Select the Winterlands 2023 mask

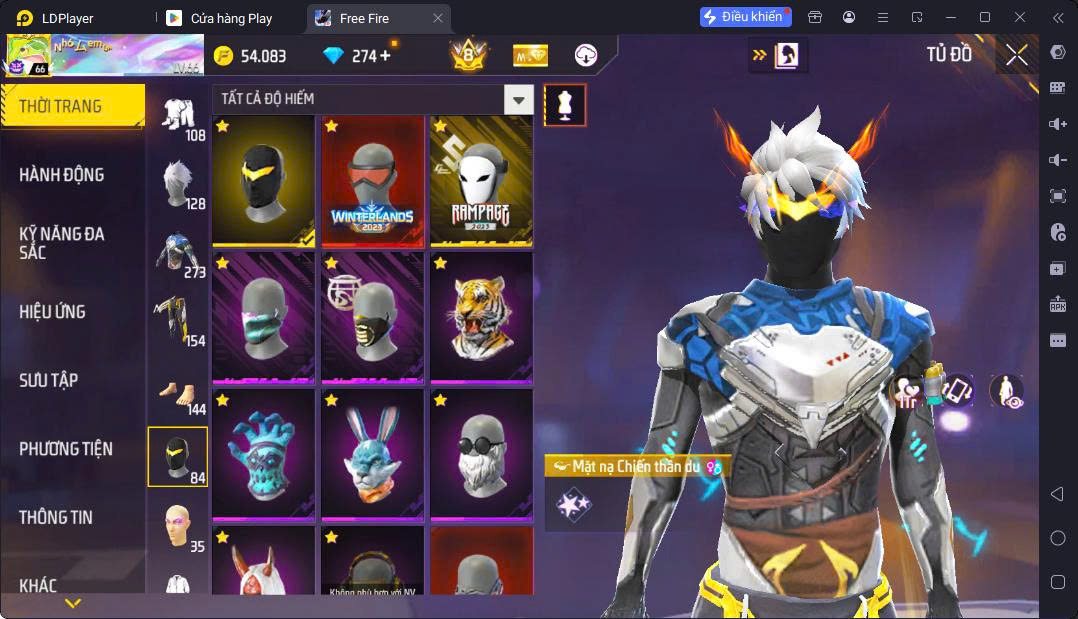tap(373, 182)
